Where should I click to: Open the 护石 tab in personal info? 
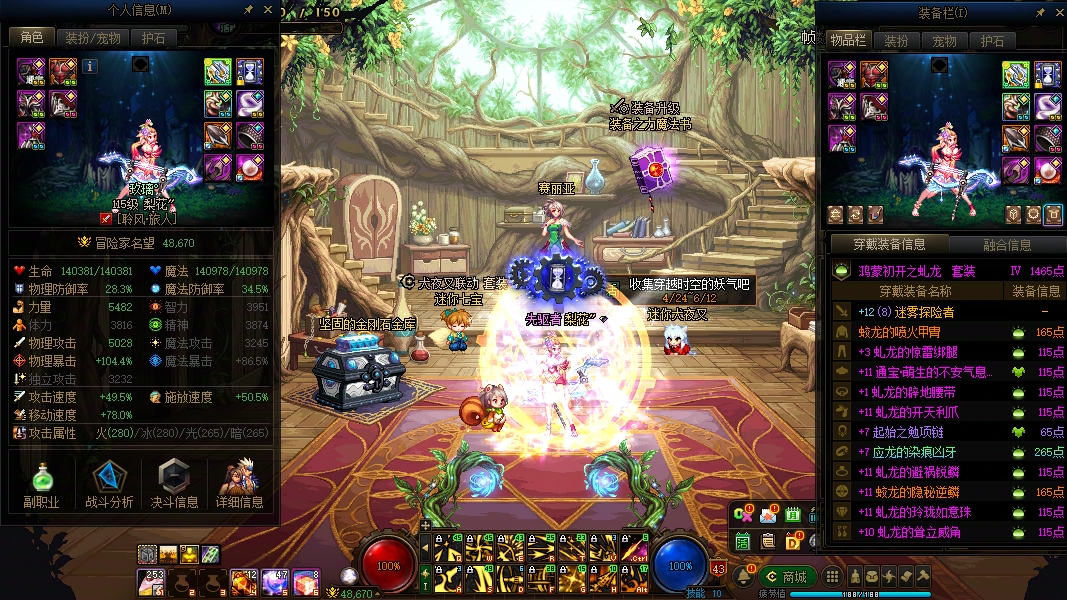tap(153, 37)
